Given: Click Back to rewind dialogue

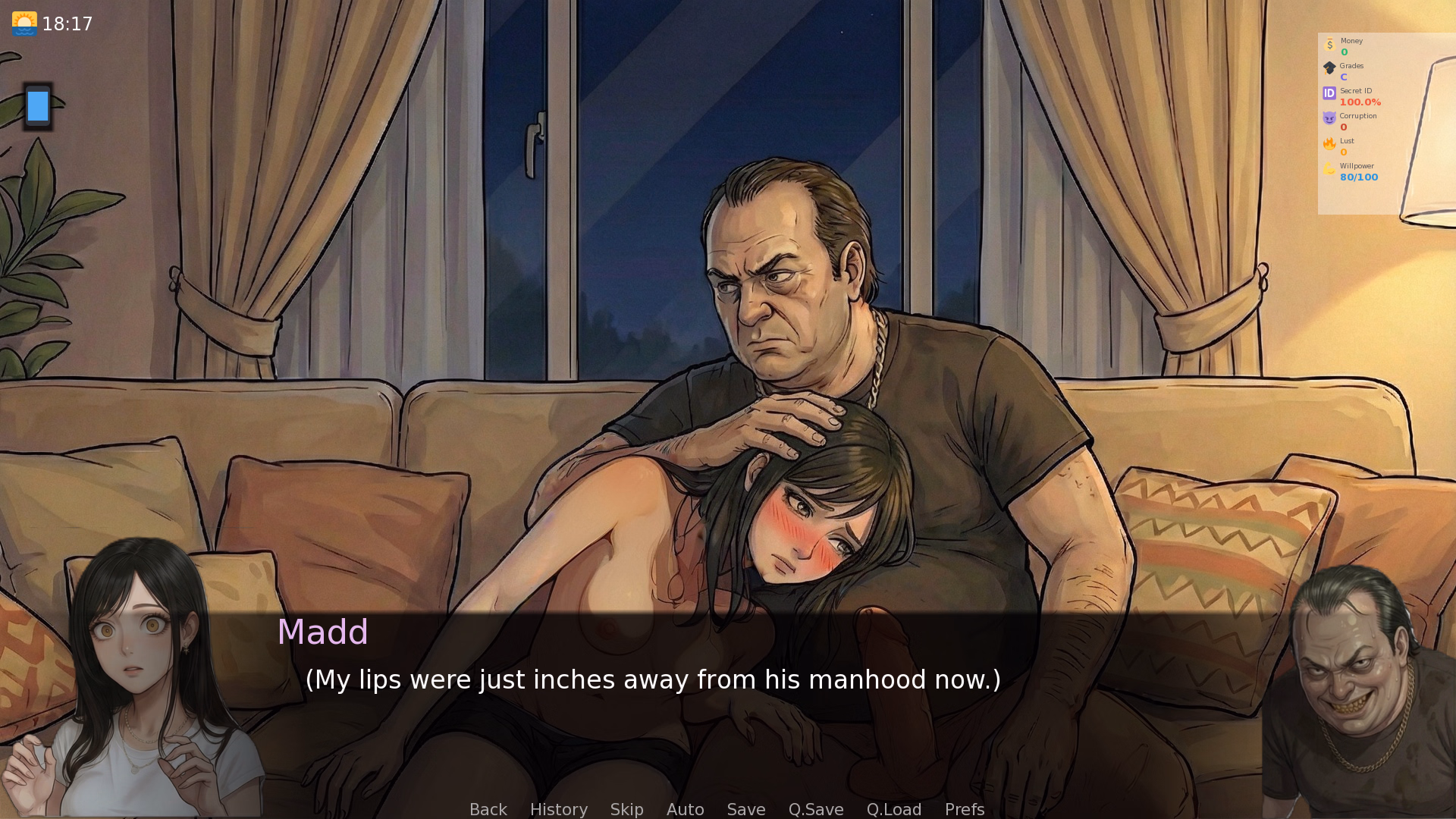Looking at the screenshot, I should (x=488, y=809).
